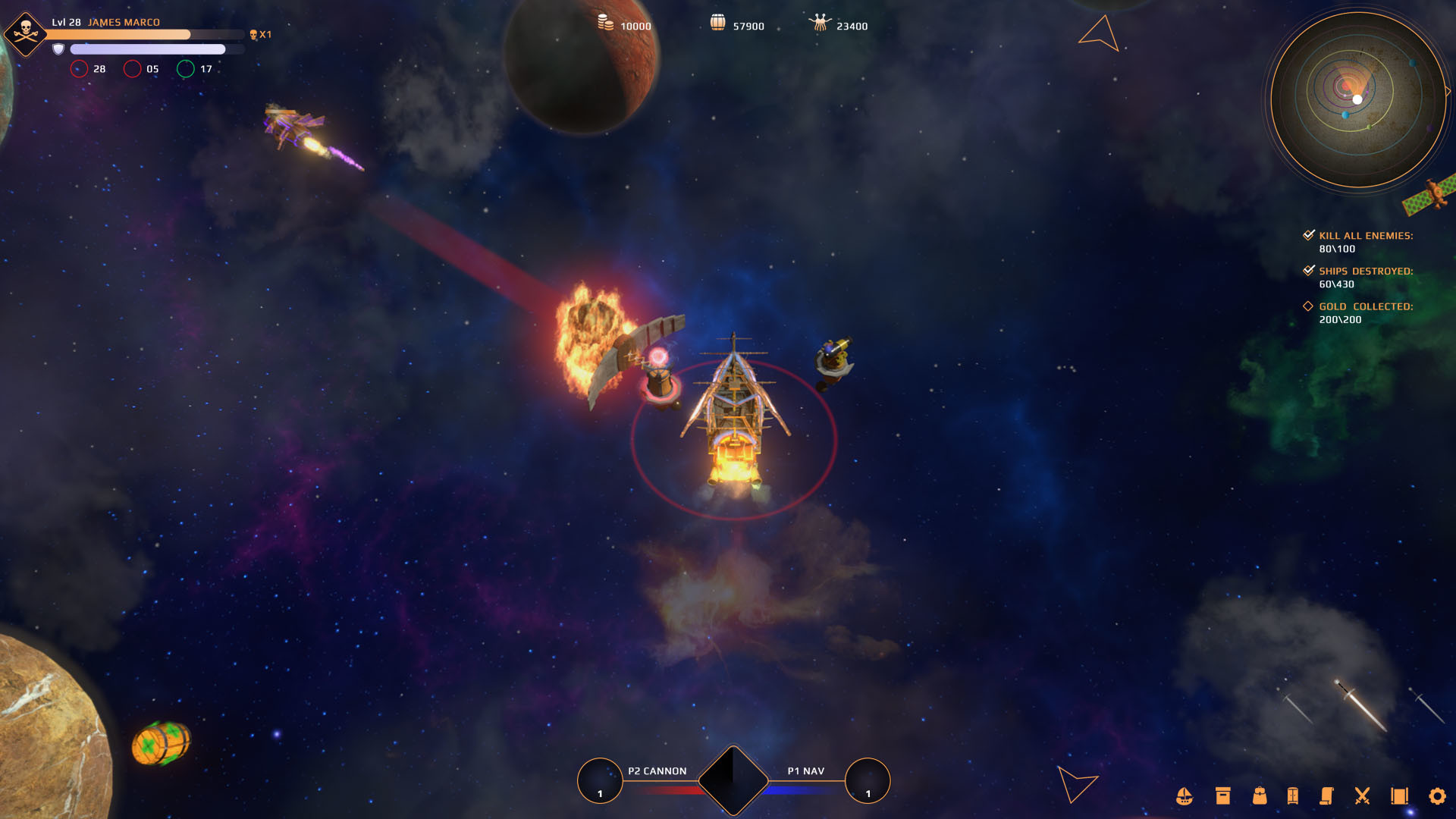The image size is (1456, 819).
Task: Click the player name JAMES MARCO
Action: coord(124,22)
